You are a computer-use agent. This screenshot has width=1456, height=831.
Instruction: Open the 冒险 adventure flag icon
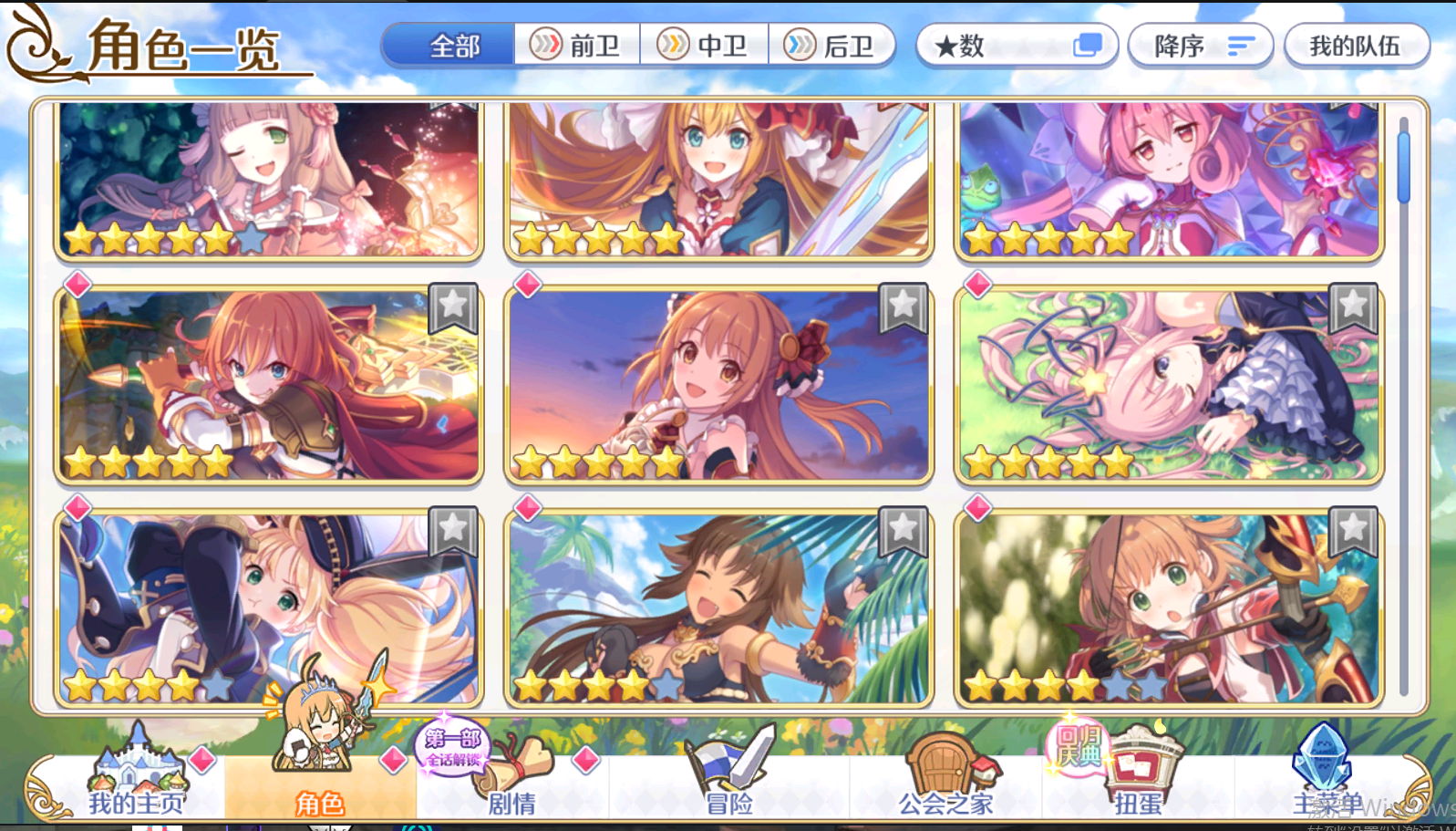724,766
